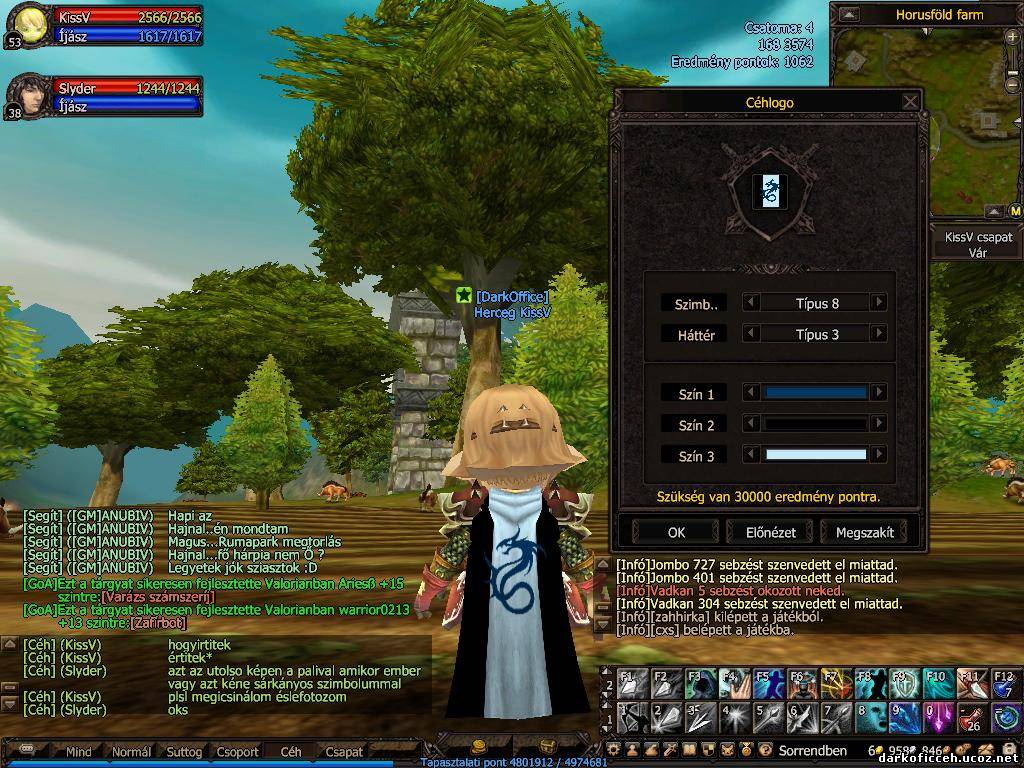Open settings via the gear icon
The image size is (1024, 768).
point(614,750)
